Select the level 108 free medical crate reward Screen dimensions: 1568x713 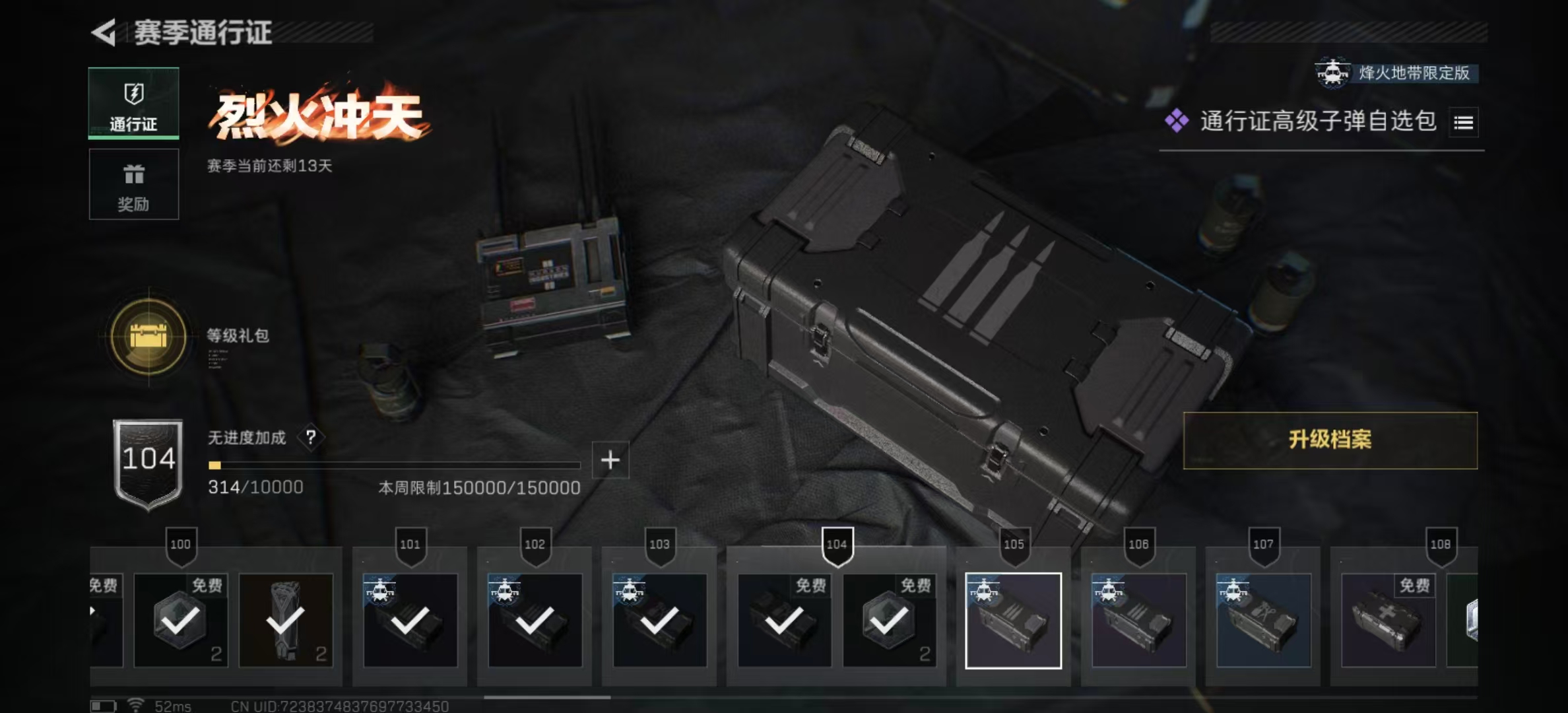pos(1388,621)
